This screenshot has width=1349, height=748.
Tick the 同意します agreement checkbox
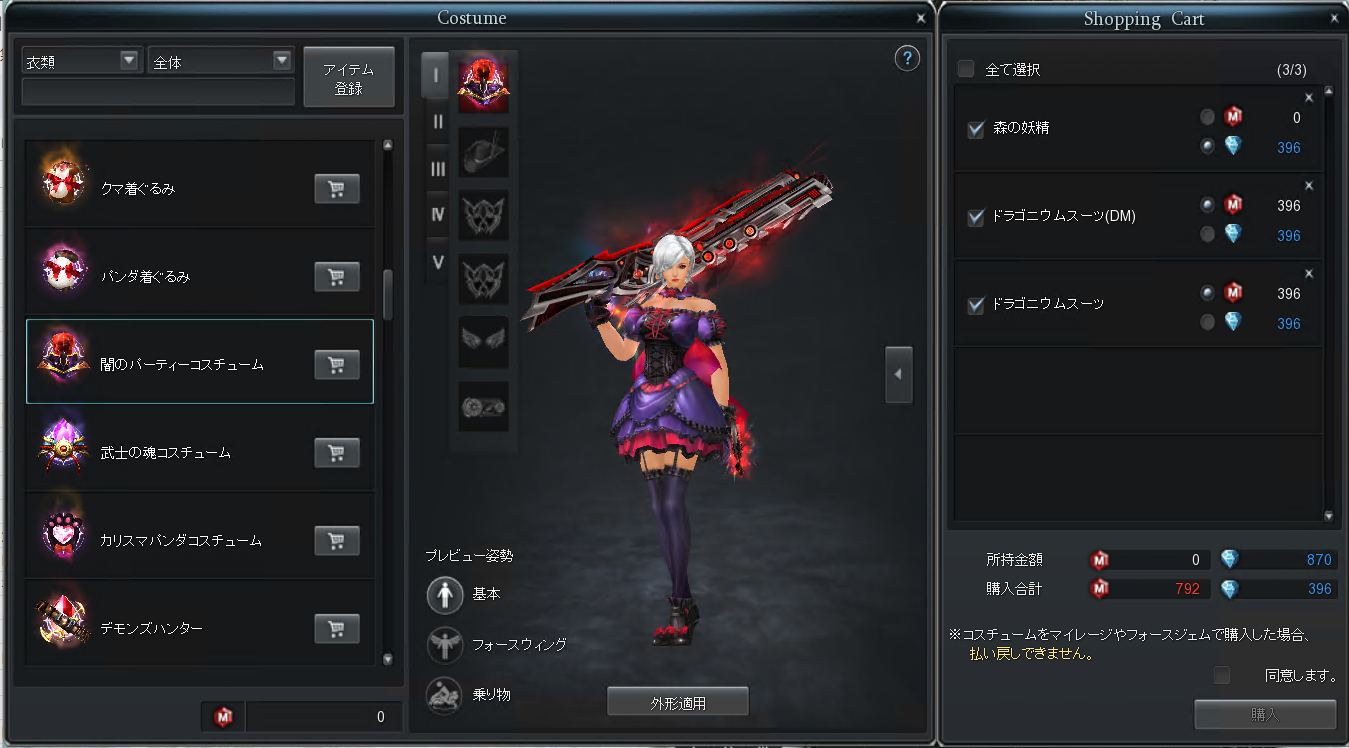(x=1221, y=675)
